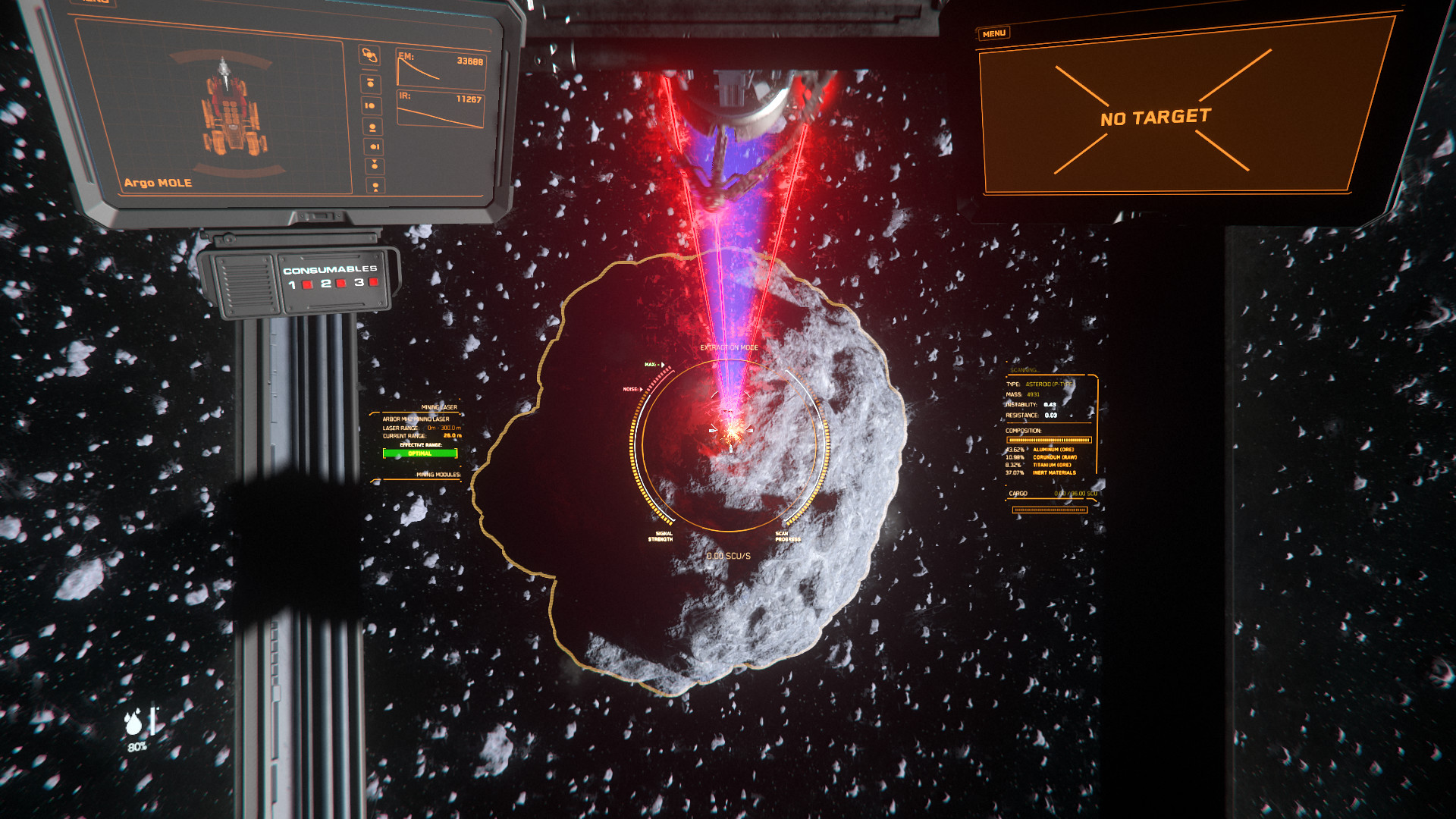Select the orbiting planet view icon
Screen dimensions: 1456x819
click(x=369, y=55)
